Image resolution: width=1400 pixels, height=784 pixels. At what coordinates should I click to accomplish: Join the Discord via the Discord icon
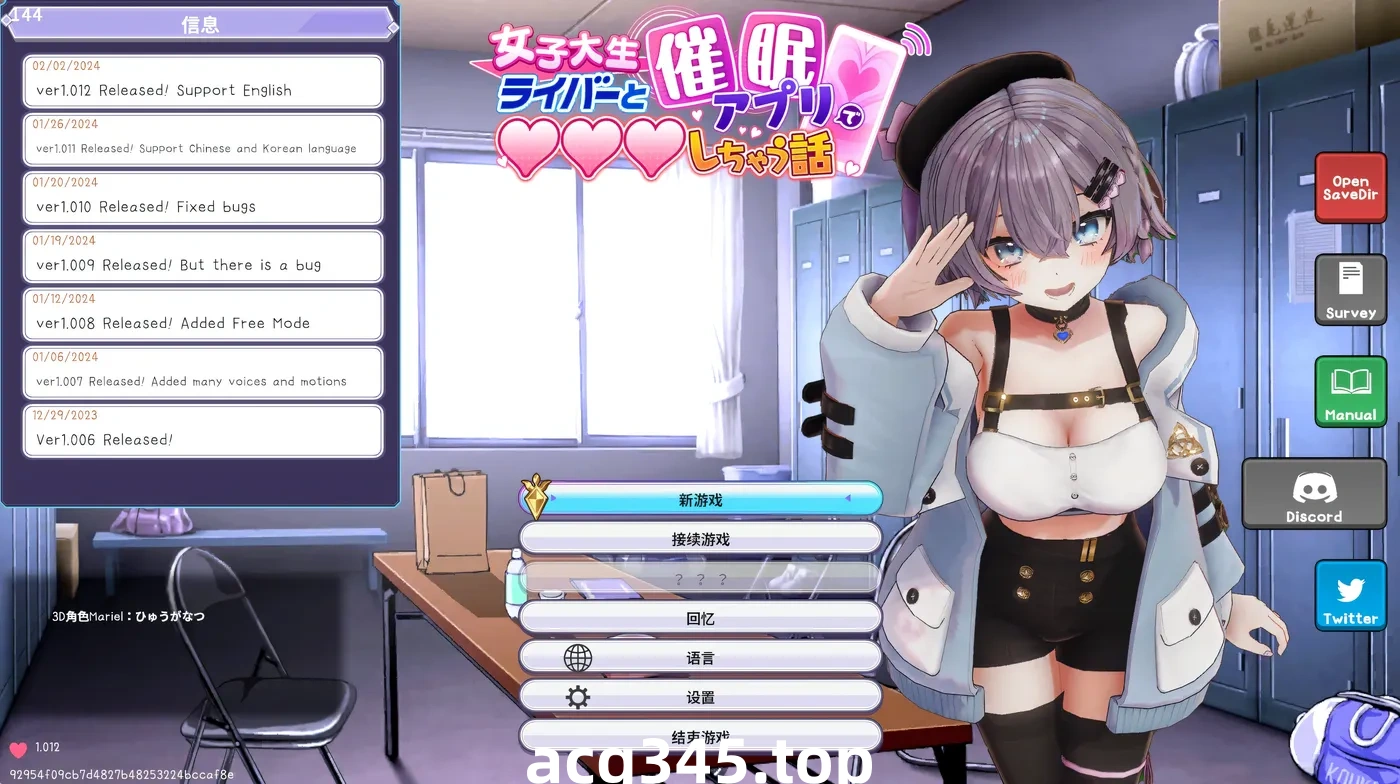point(1313,492)
